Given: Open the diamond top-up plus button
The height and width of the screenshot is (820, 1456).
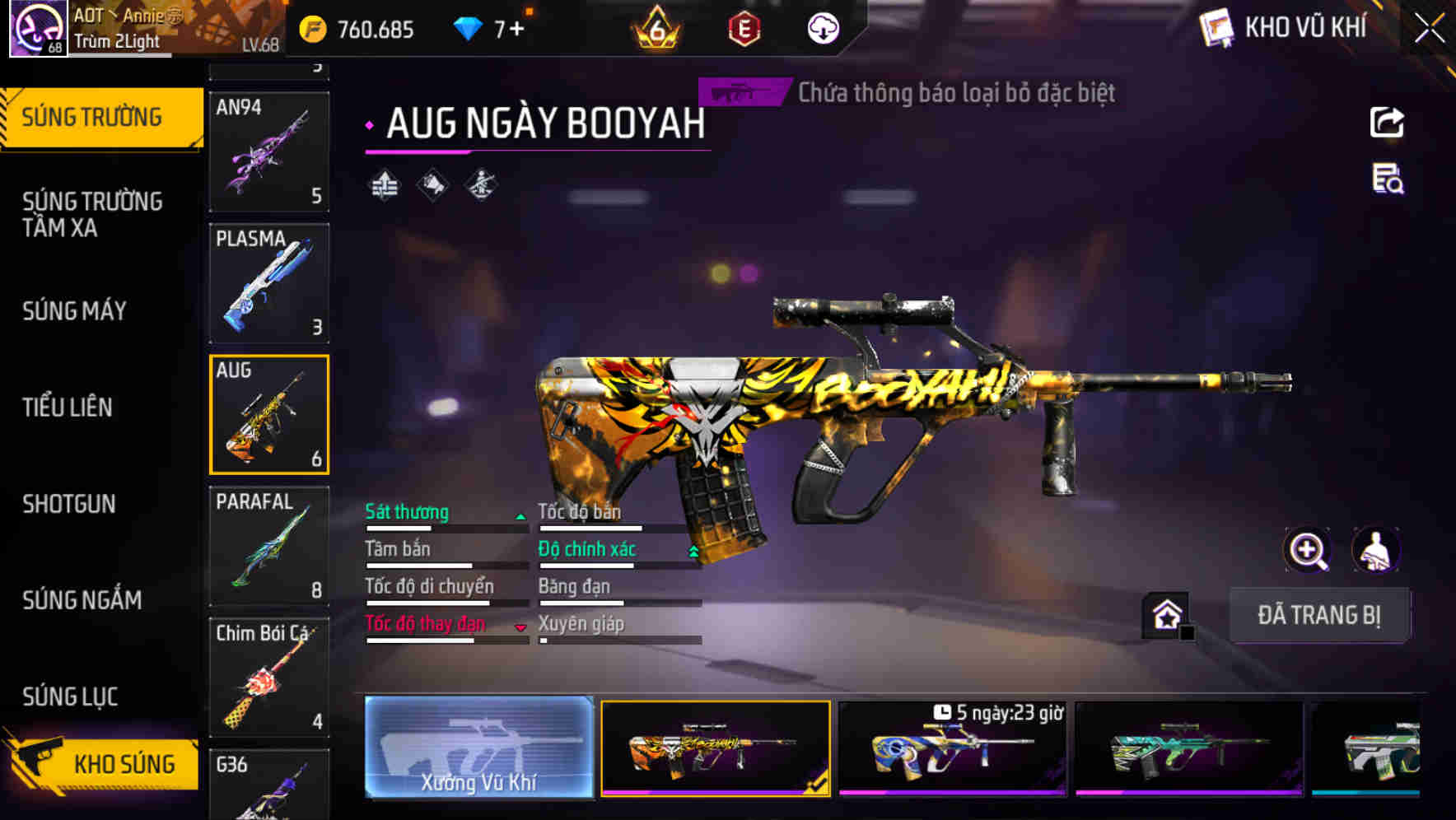Looking at the screenshot, I should pos(516,30).
